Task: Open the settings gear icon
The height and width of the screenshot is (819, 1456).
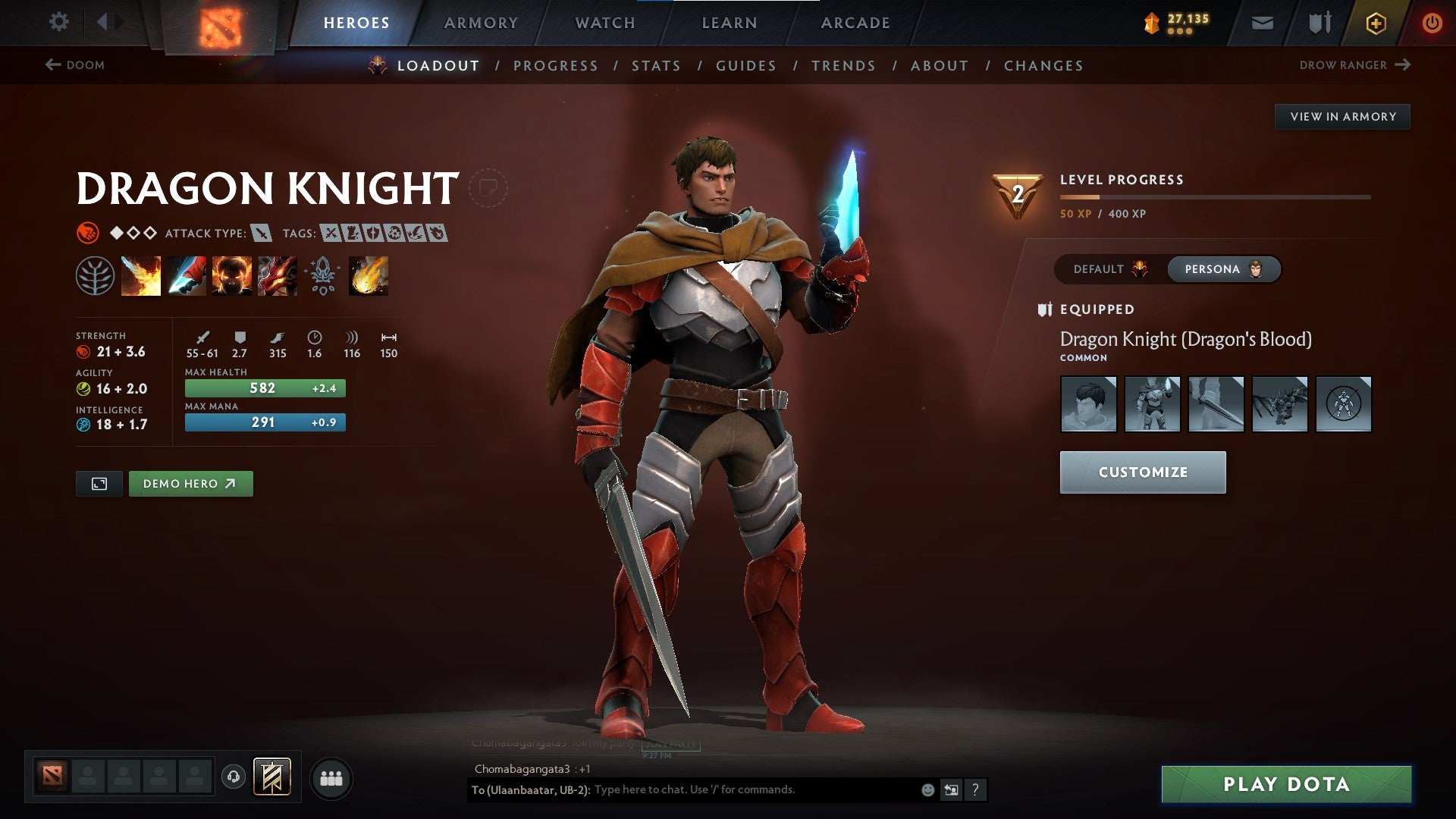Action: [x=58, y=22]
